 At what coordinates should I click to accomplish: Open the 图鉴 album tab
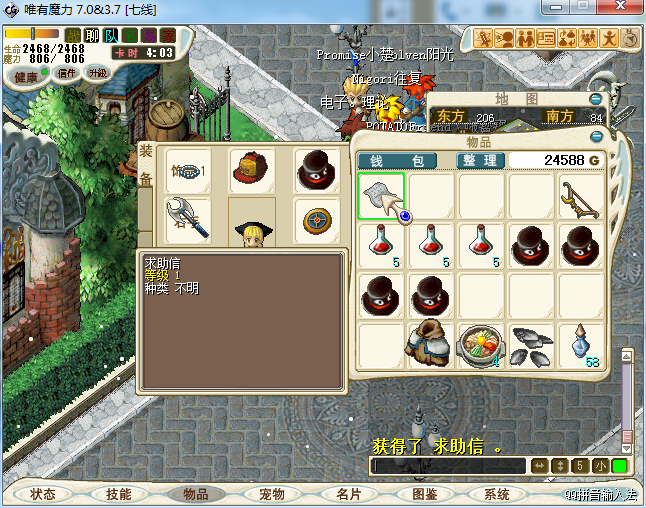click(x=424, y=494)
